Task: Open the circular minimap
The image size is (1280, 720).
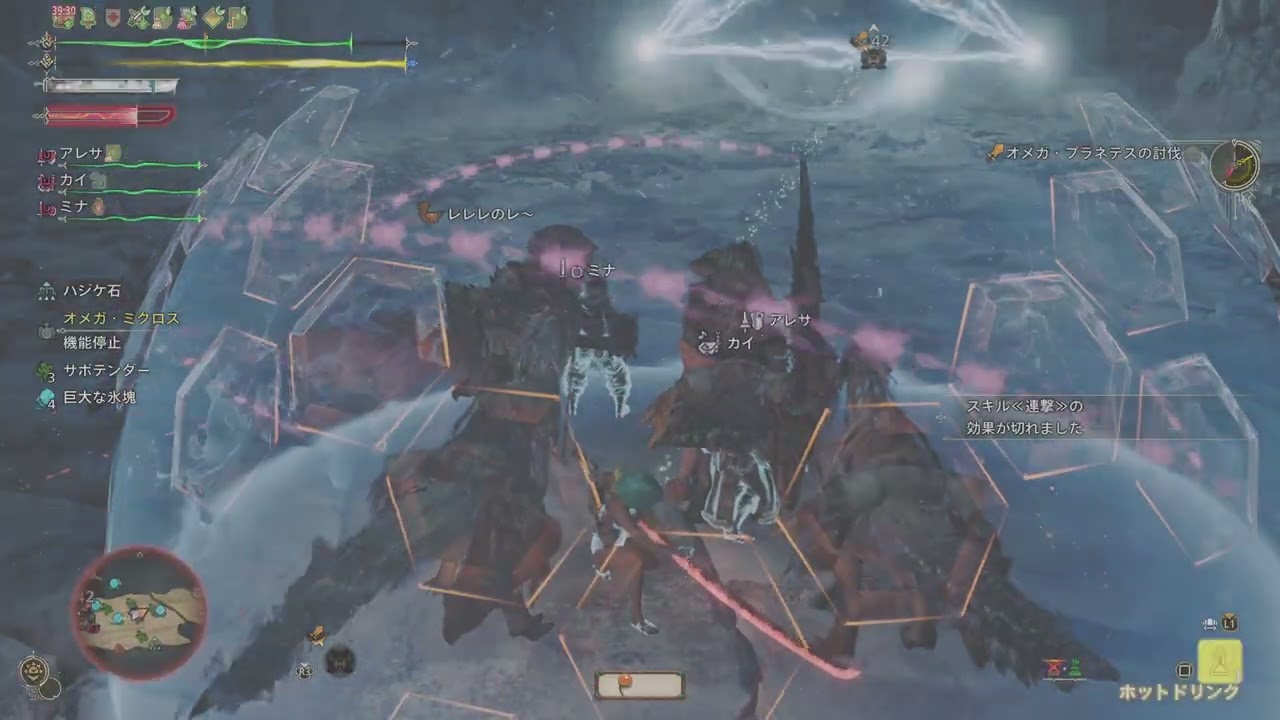Action: pyautogui.click(x=139, y=611)
